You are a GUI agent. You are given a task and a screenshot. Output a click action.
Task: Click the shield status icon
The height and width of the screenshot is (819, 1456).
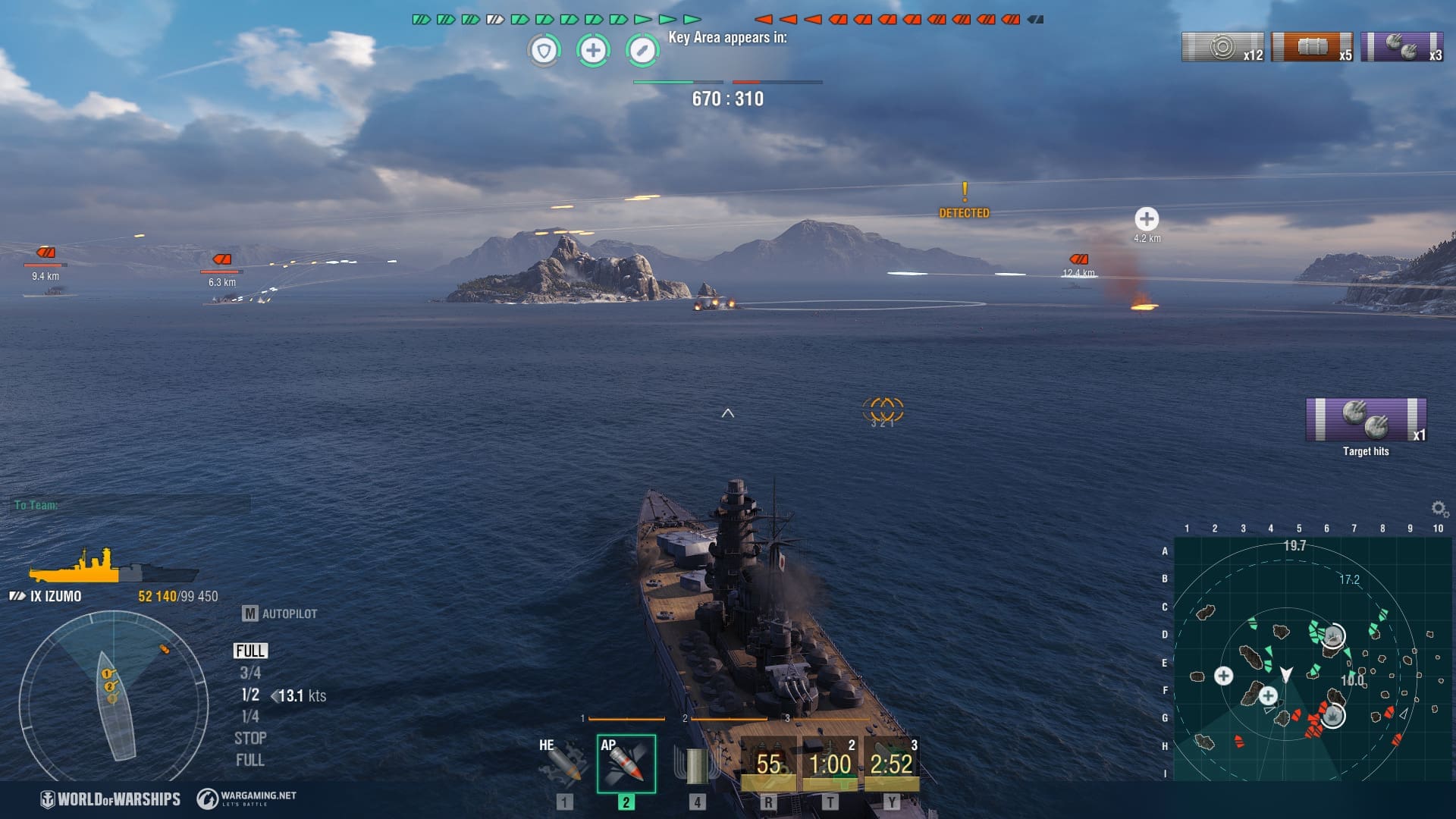pos(544,51)
